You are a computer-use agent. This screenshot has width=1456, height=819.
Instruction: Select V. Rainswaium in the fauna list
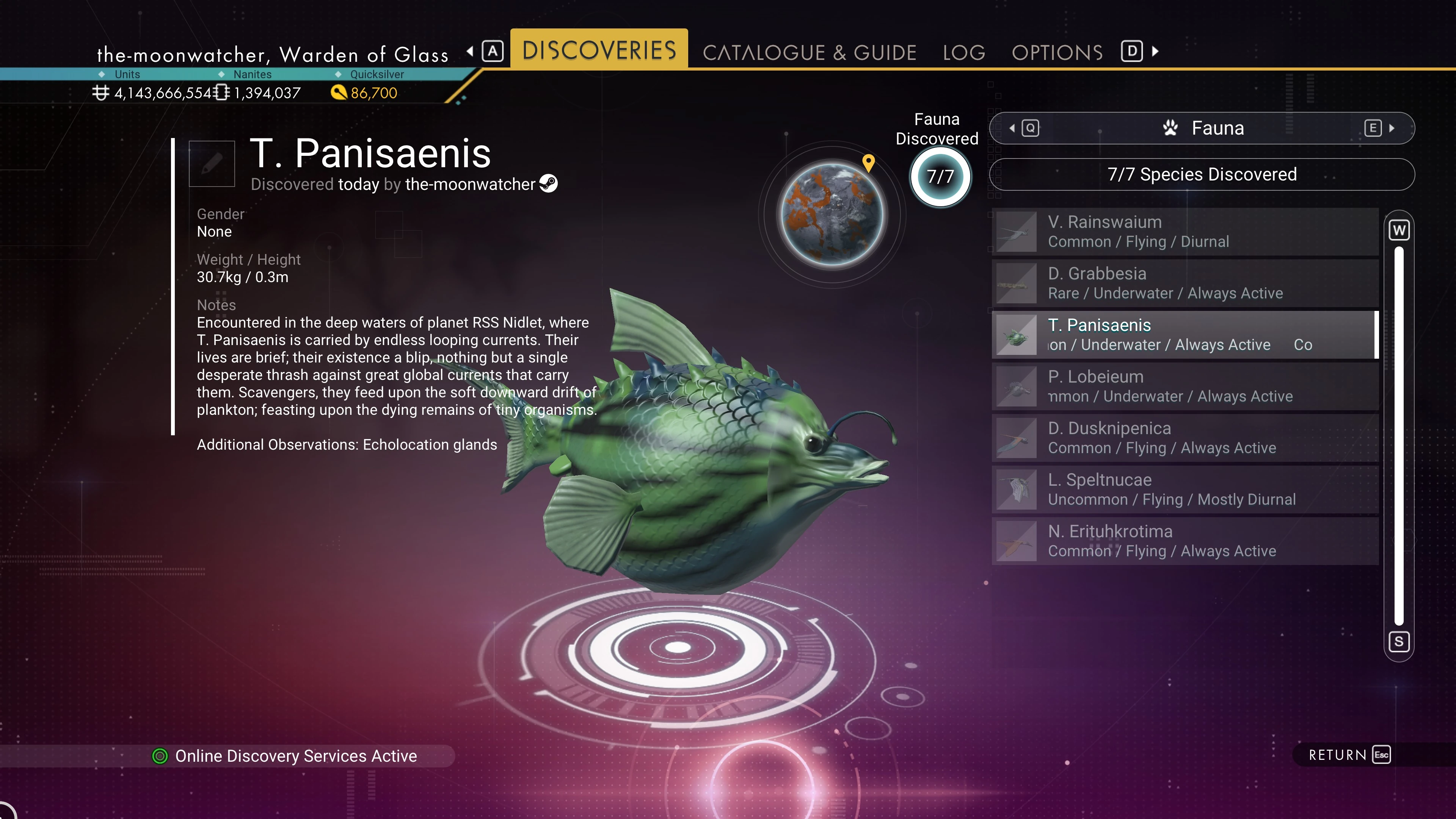click(1185, 232)
